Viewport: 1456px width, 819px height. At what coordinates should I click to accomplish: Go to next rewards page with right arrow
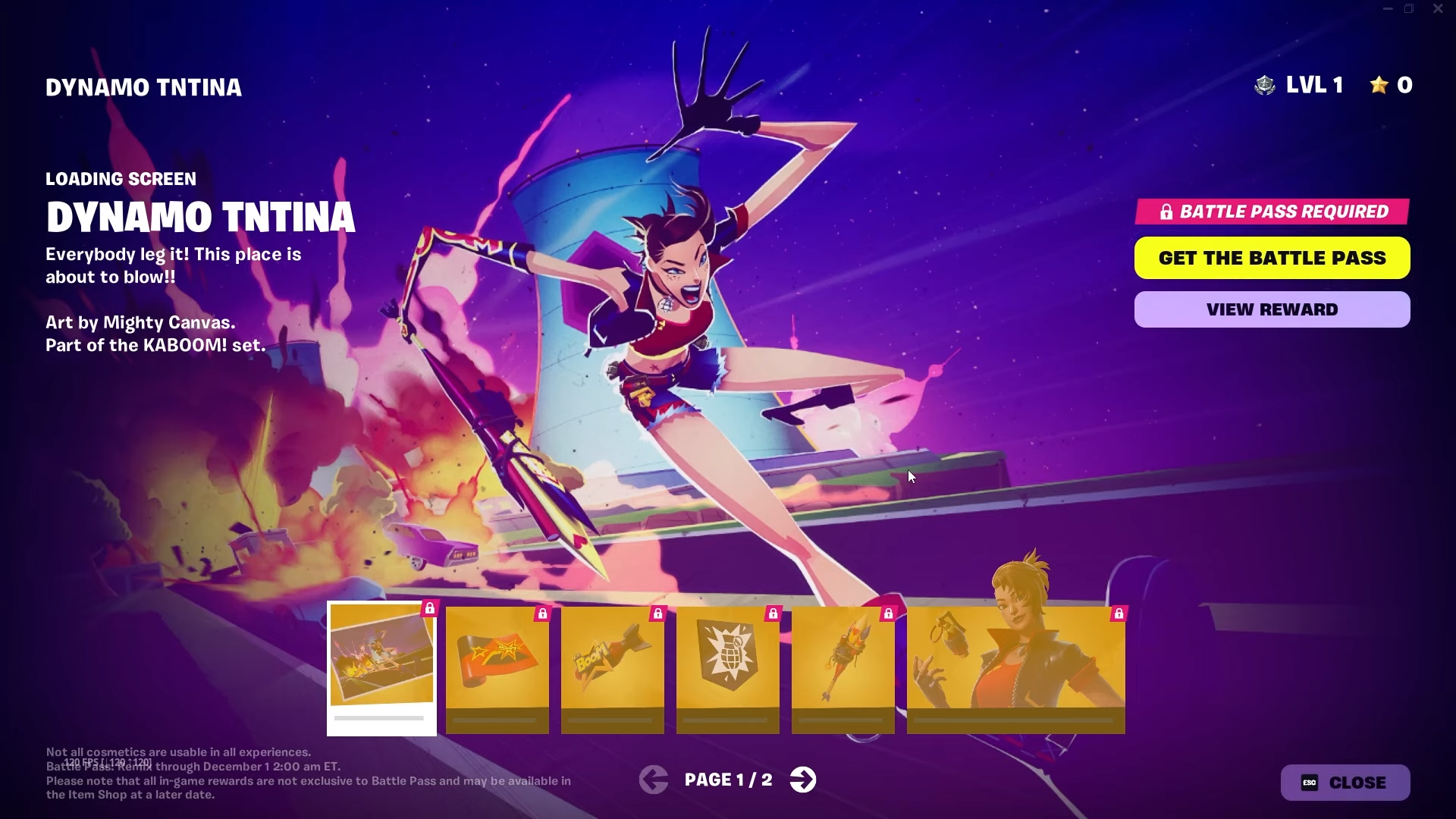(x=803, y=779)
